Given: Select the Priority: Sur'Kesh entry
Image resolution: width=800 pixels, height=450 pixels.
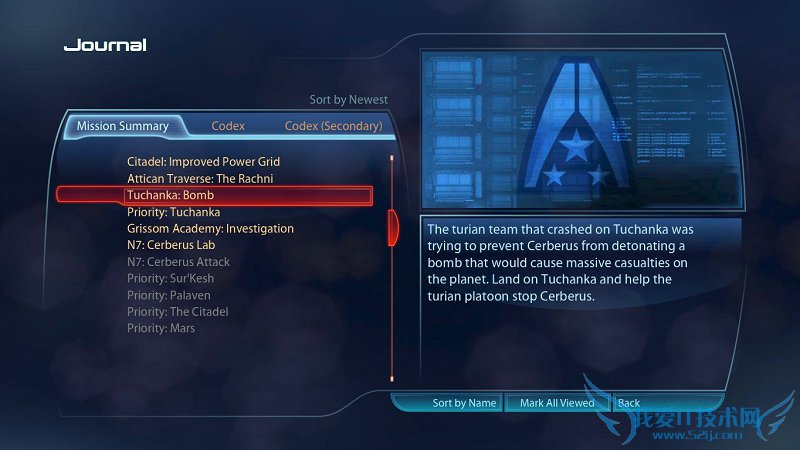Looking at the screenshot, I should pos(171,278).
